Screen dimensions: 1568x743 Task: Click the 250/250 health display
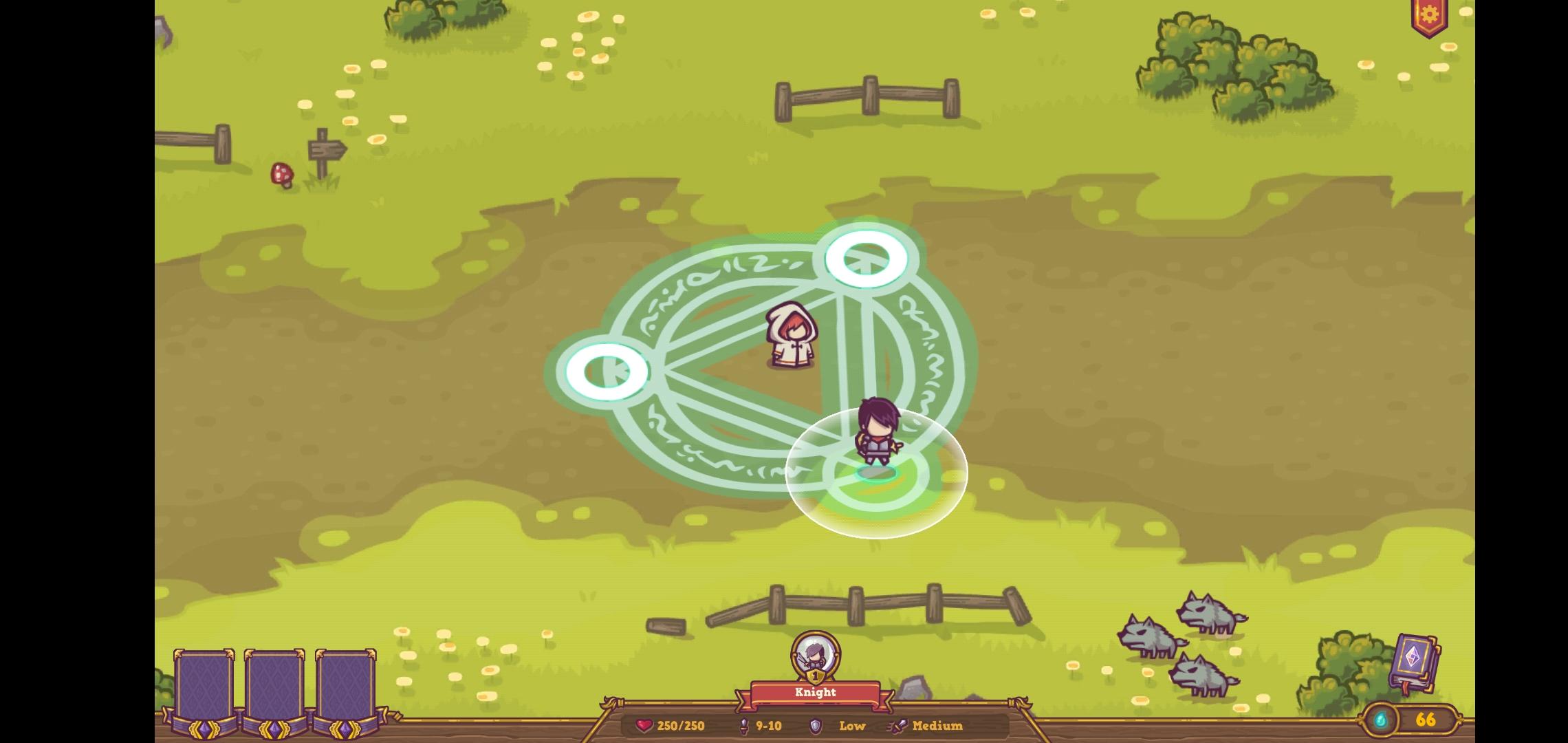pyautogui.click(x=681, y=725)
